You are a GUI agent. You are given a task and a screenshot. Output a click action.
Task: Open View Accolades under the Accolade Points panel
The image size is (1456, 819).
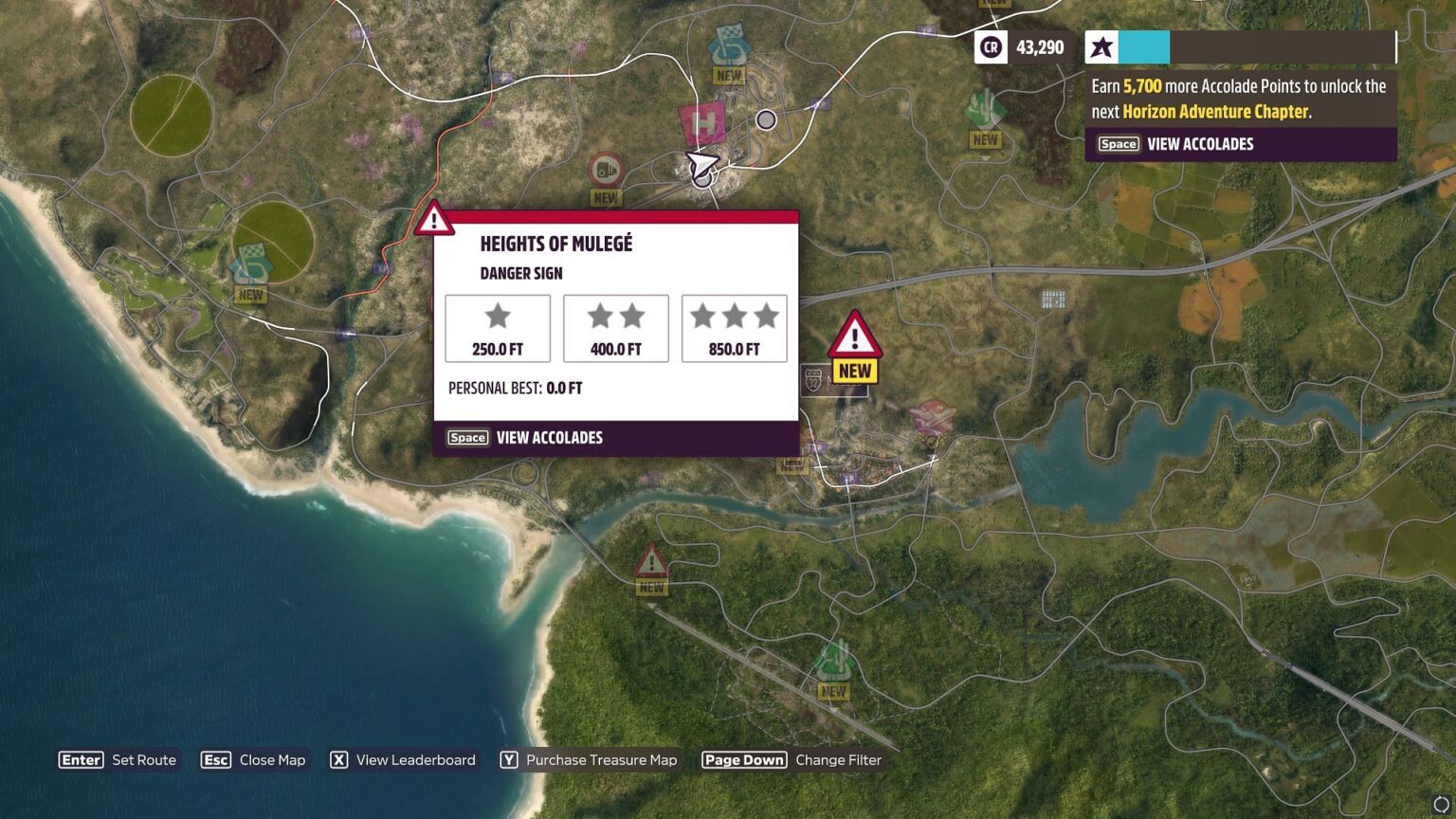[x=1200, y=144]
